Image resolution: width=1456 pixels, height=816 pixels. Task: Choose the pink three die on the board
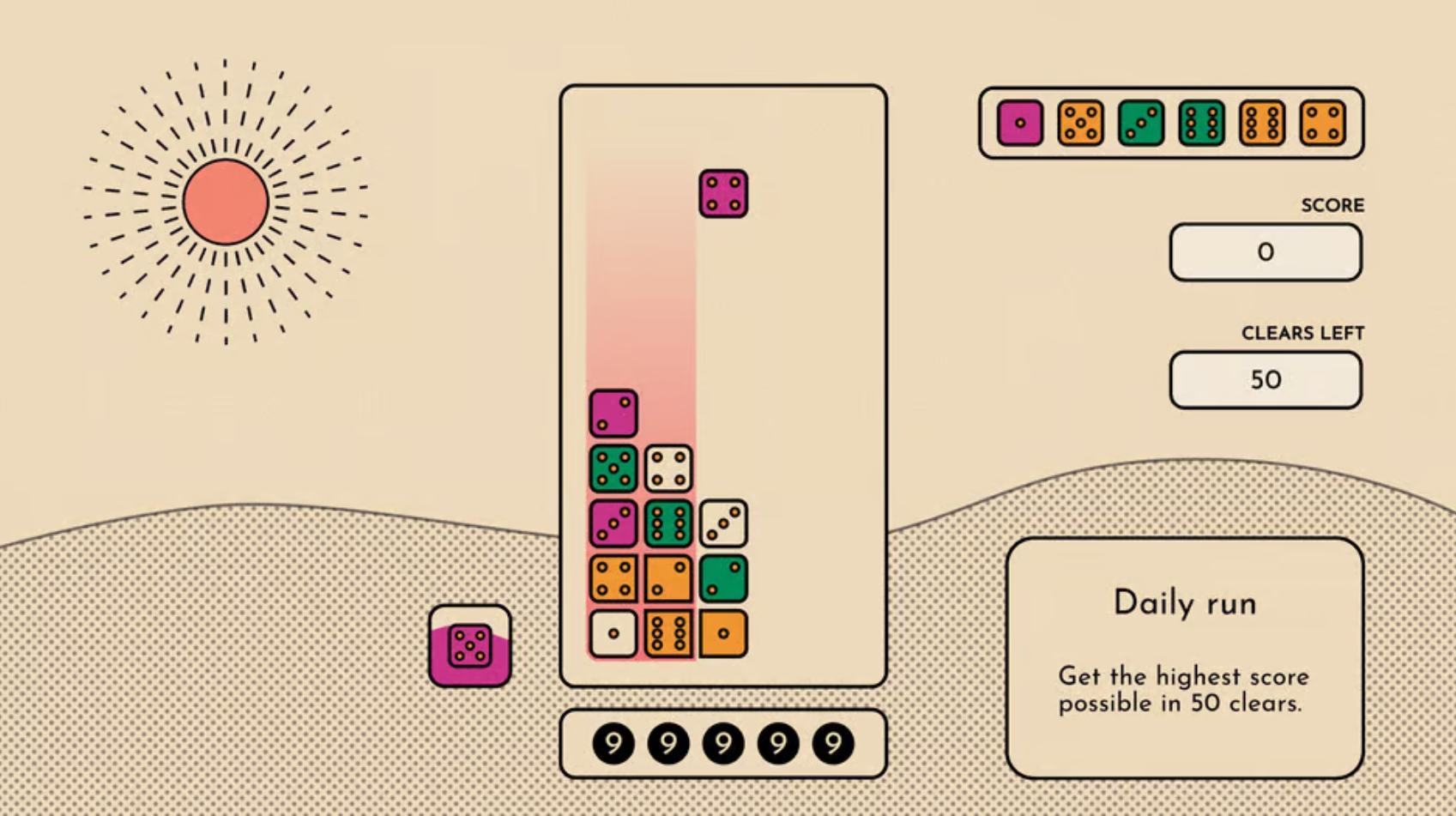[x=613, y=523]
